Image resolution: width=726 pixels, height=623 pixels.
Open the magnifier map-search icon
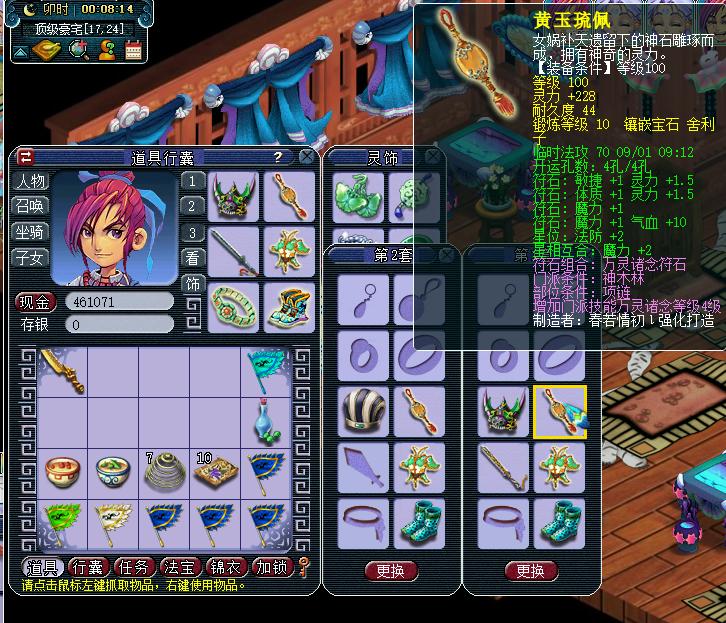[x=78, y=49]
